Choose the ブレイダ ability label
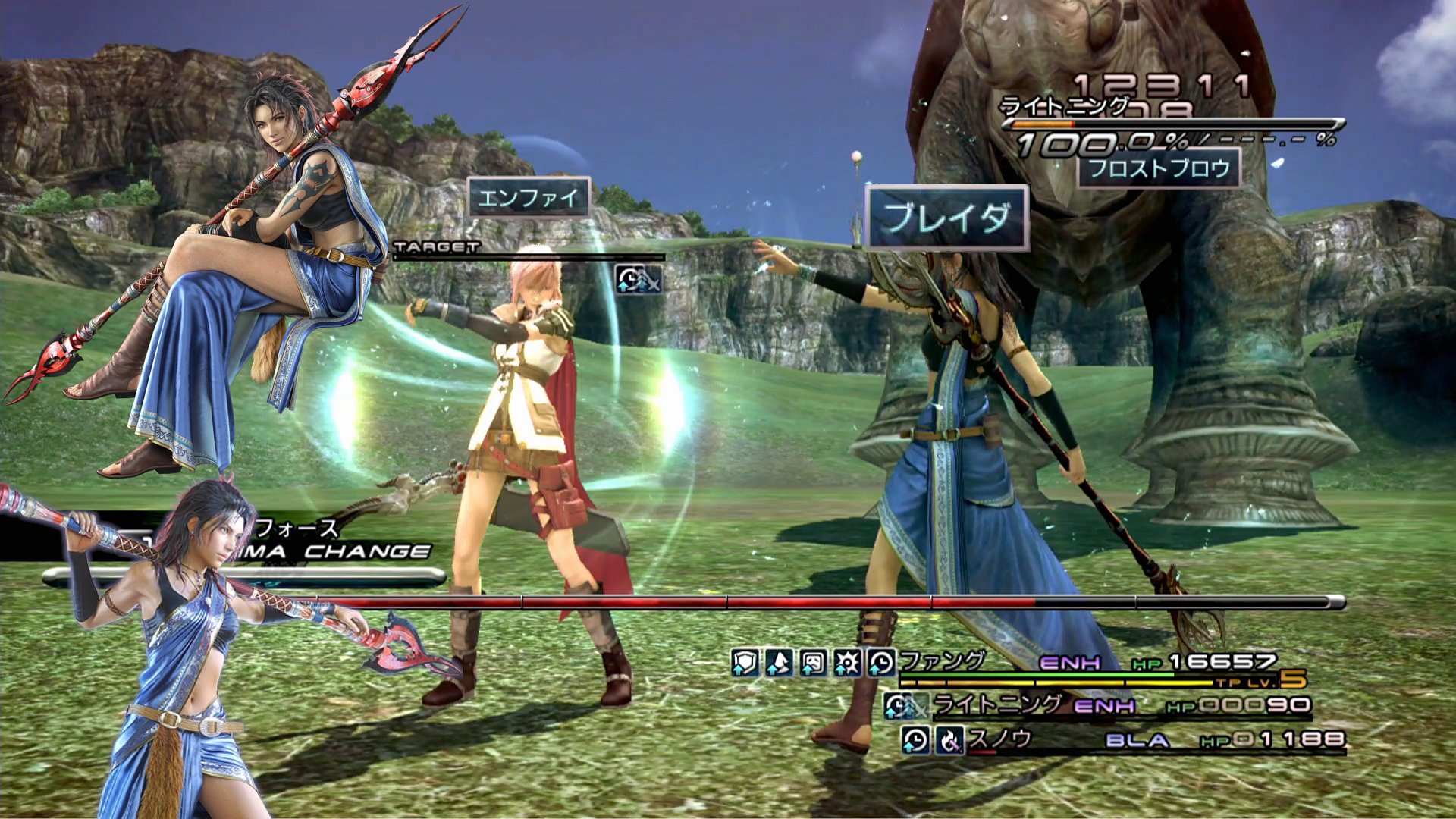The image size is (1456, 819). click(947, 218)
